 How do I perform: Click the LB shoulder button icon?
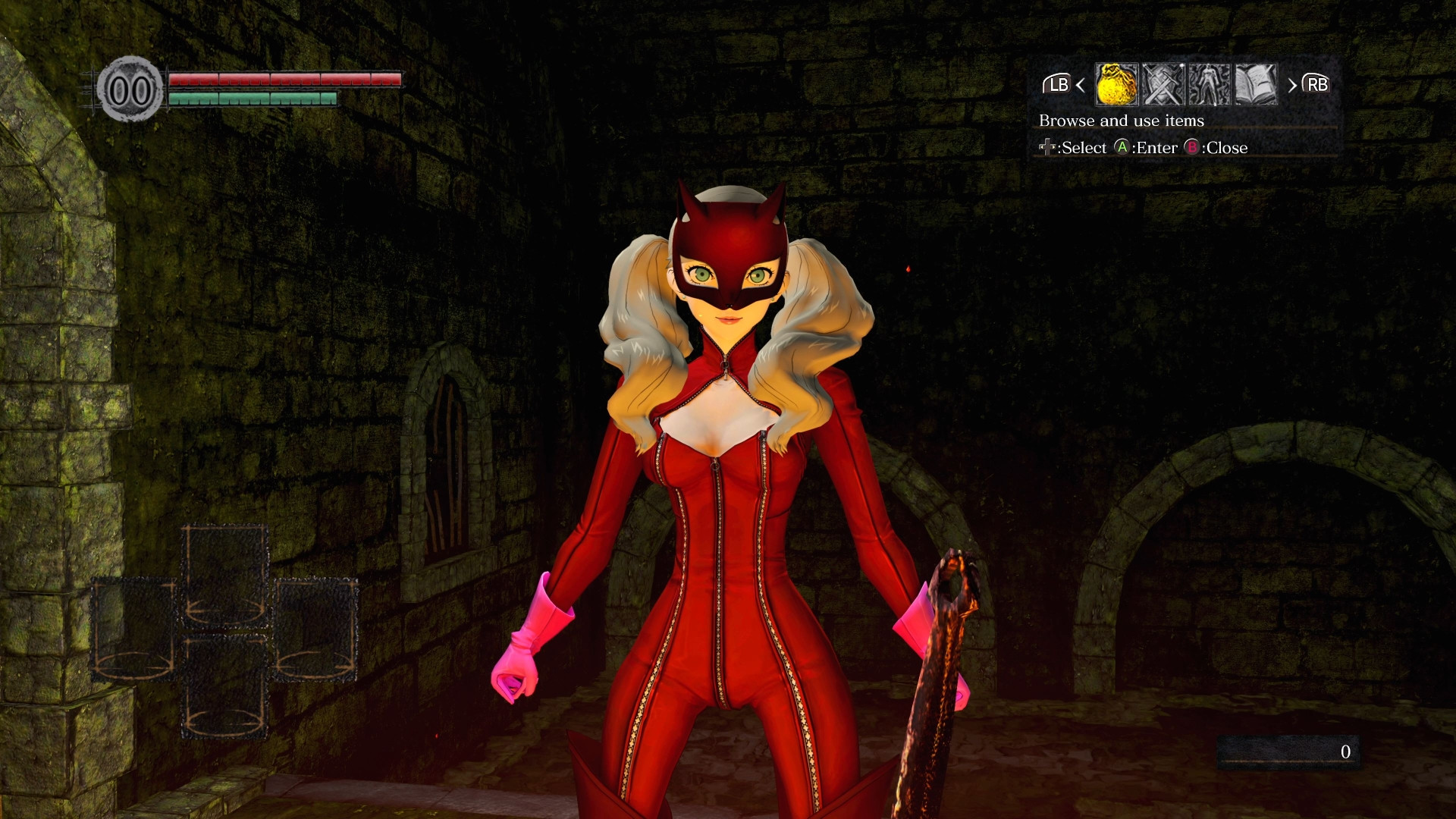[x=1057, y=86]
